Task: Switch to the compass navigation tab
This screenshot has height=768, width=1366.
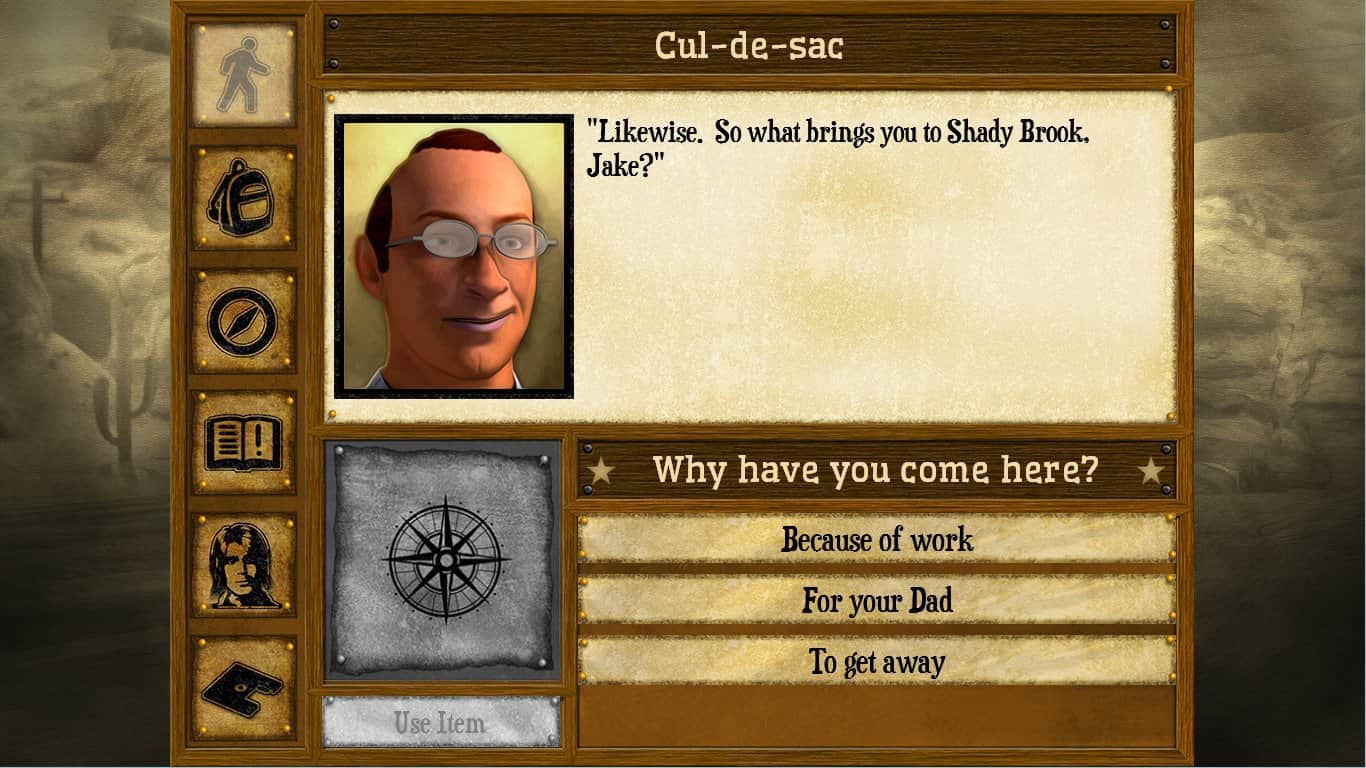Action: pyautogui.click(x=243, y=320)
